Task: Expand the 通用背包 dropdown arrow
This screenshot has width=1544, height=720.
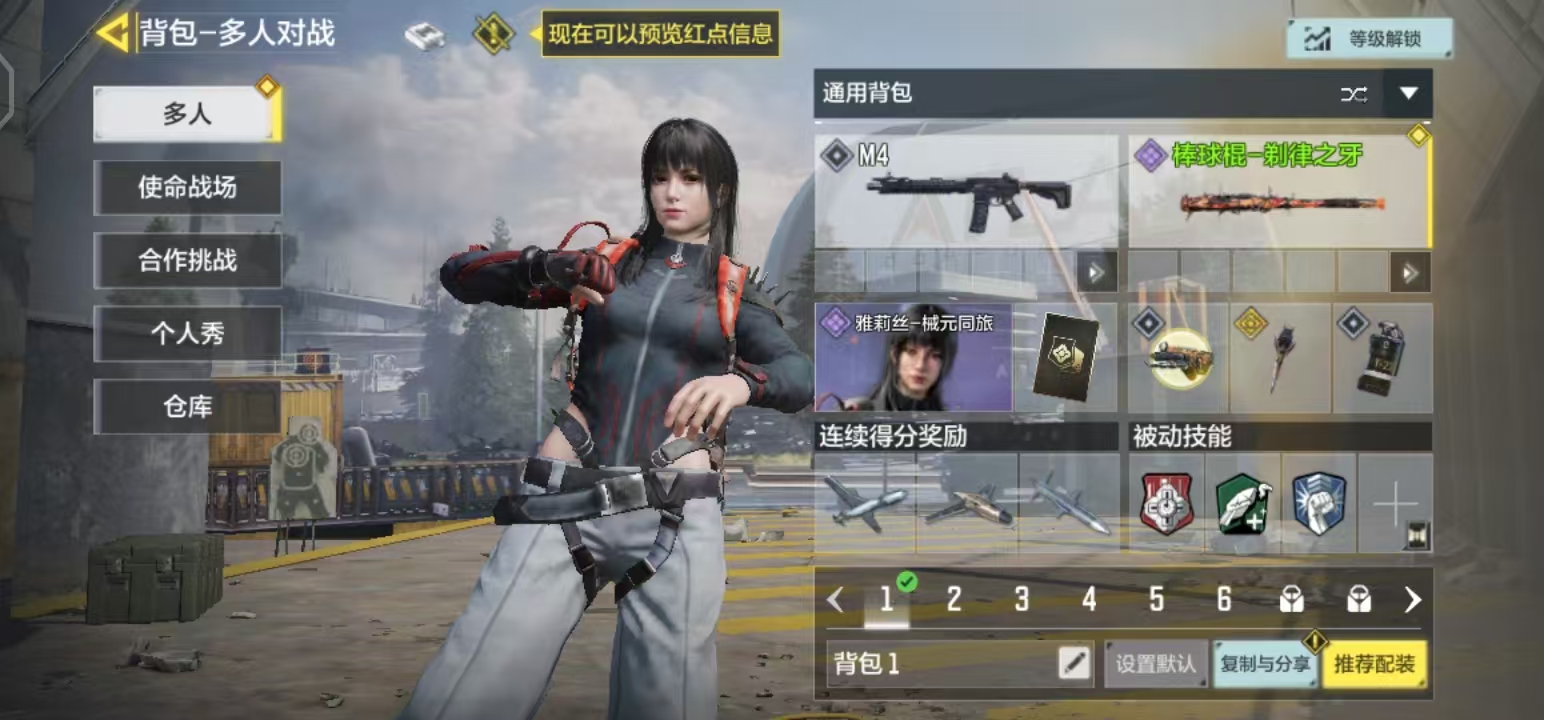Action: tap(1408, 94)
